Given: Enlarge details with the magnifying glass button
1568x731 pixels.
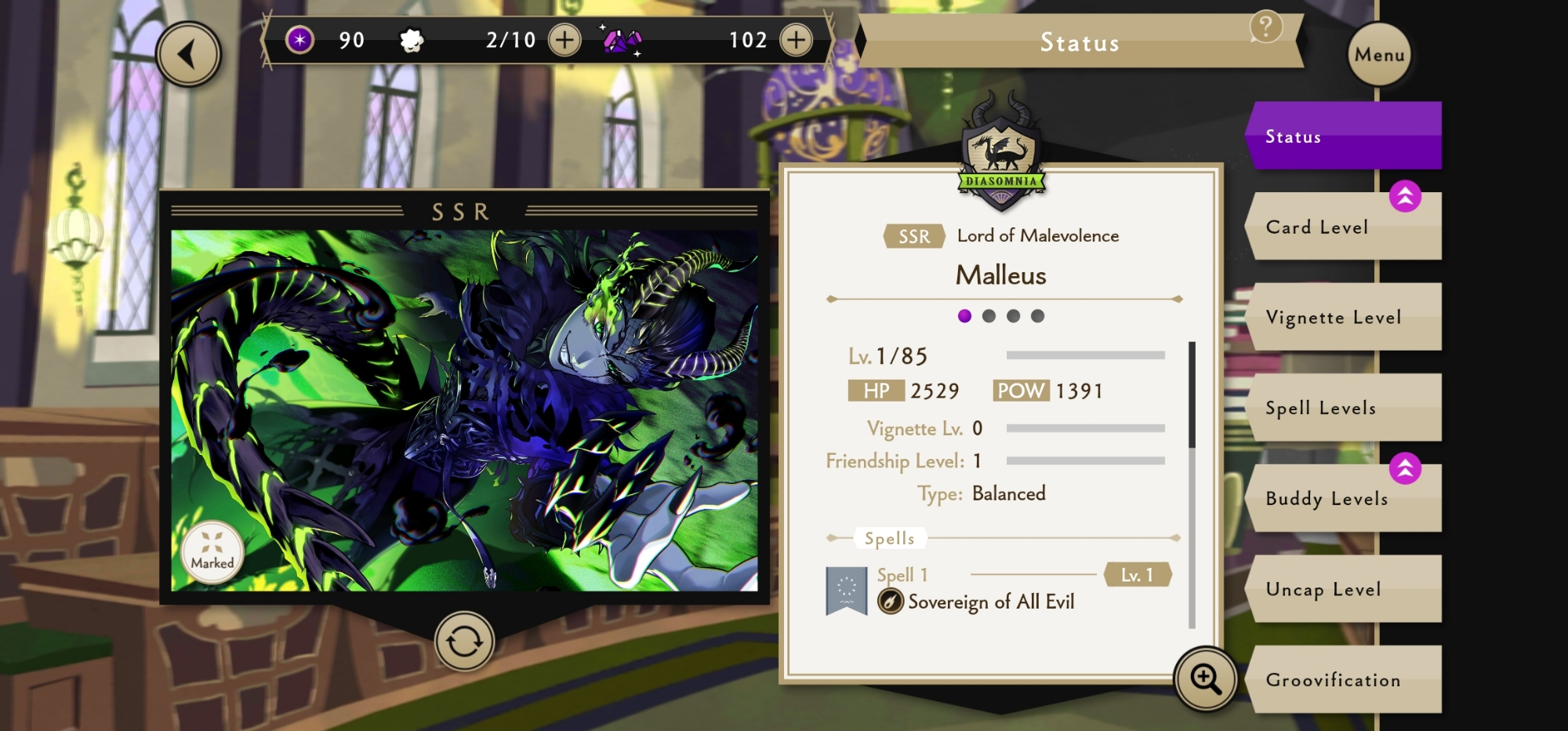Looking at the screenshot, I should [1205, 679].
